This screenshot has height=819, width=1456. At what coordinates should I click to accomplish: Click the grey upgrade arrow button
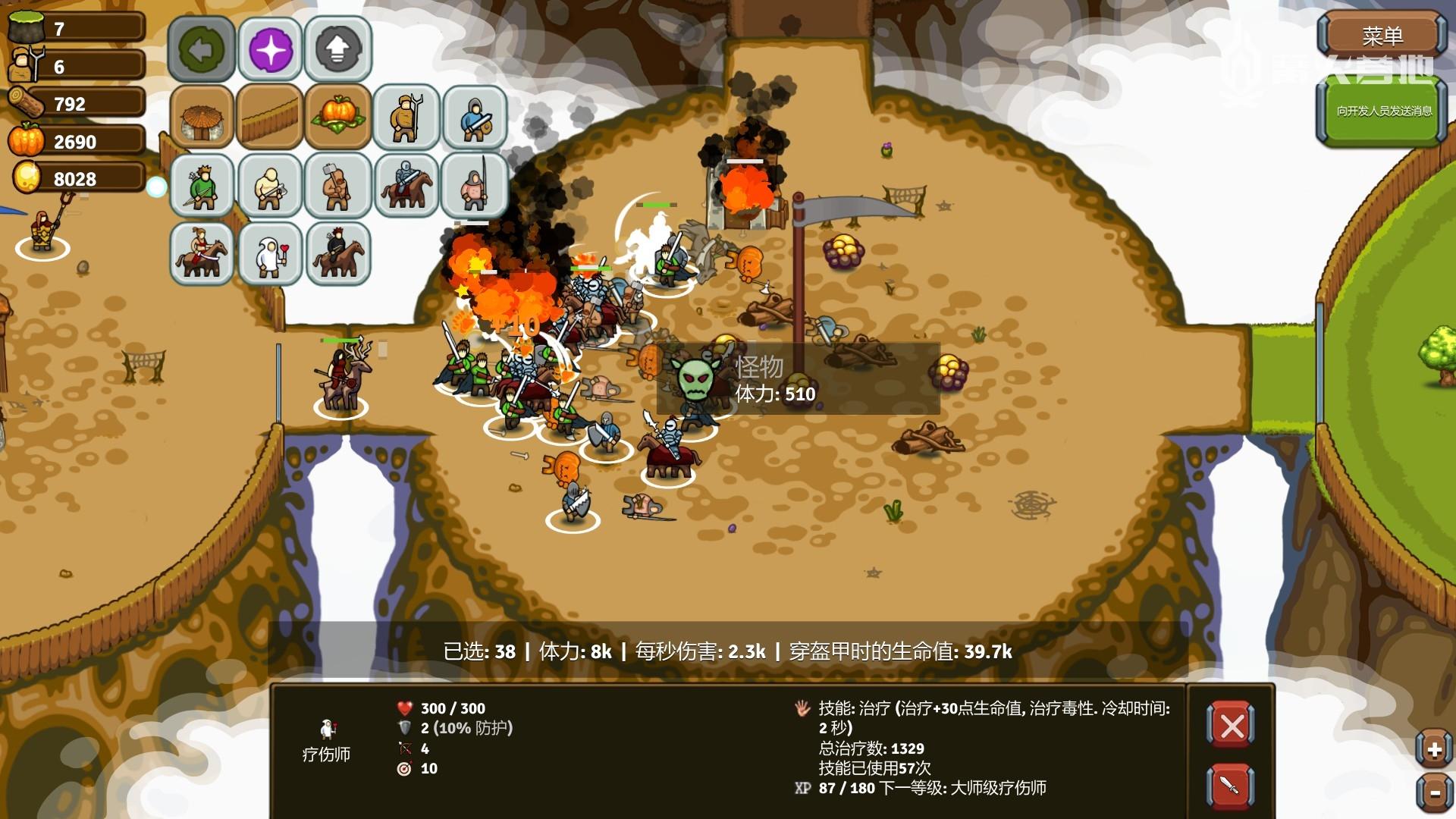pyautogui.click(x=338, y=49)
